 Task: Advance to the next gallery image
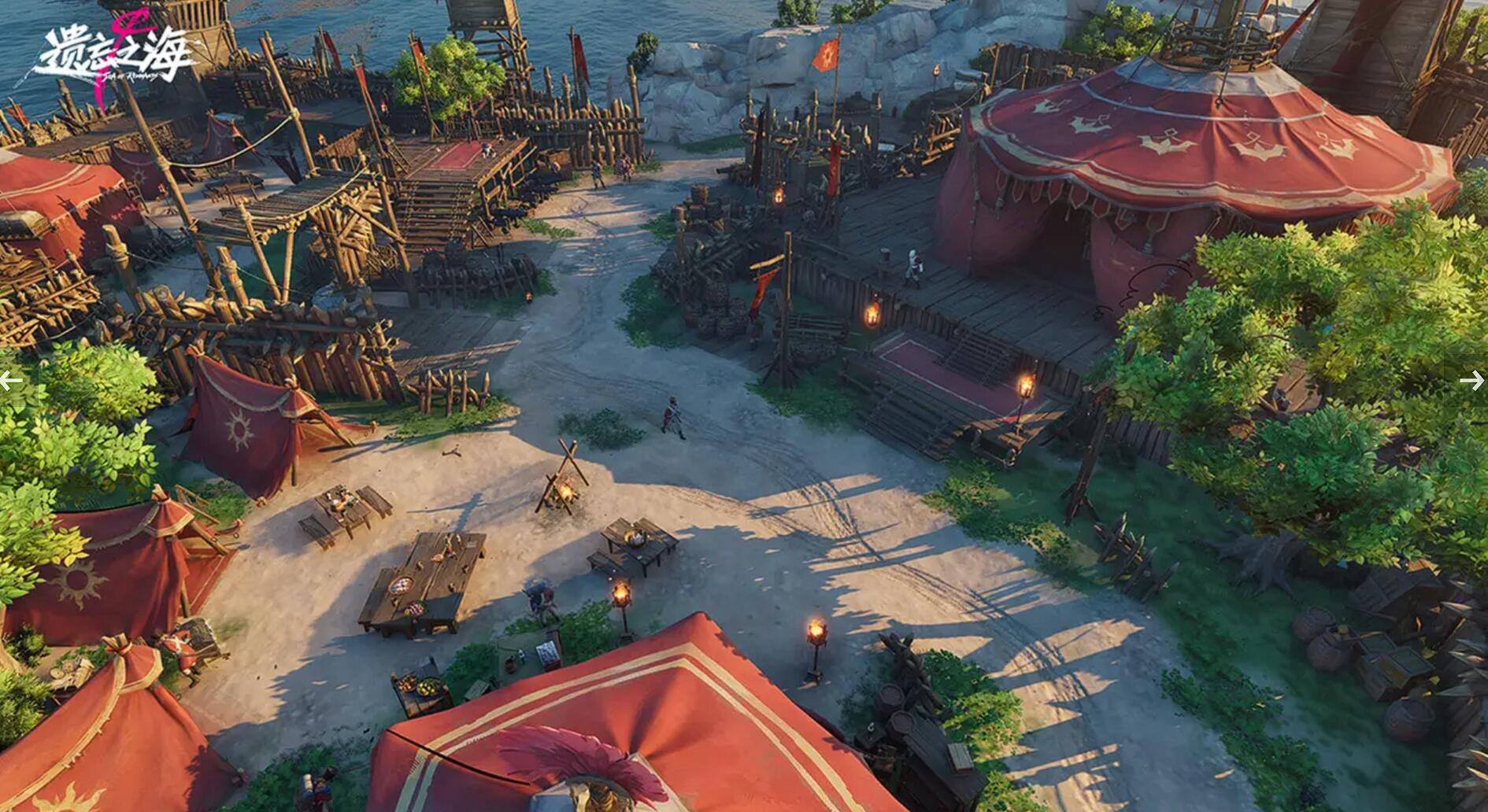tap(1471, 381)
